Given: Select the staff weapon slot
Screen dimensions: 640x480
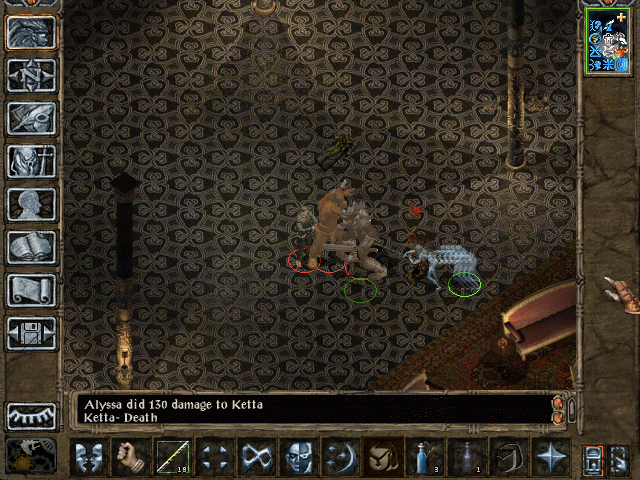Looking at the screenshot, I should (173, 458).
